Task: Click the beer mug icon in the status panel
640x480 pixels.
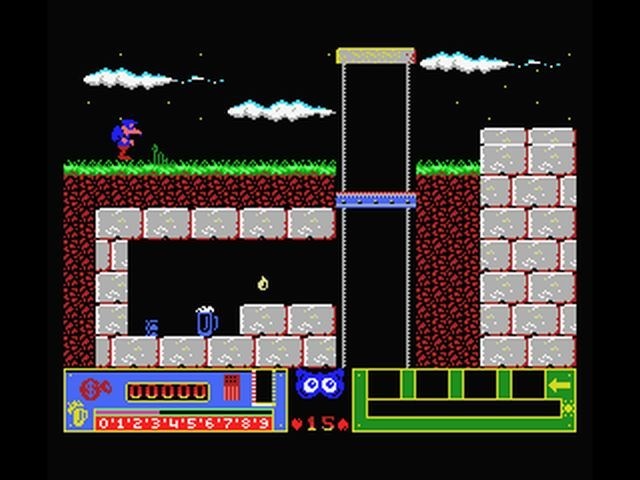Action: (80, 414)
